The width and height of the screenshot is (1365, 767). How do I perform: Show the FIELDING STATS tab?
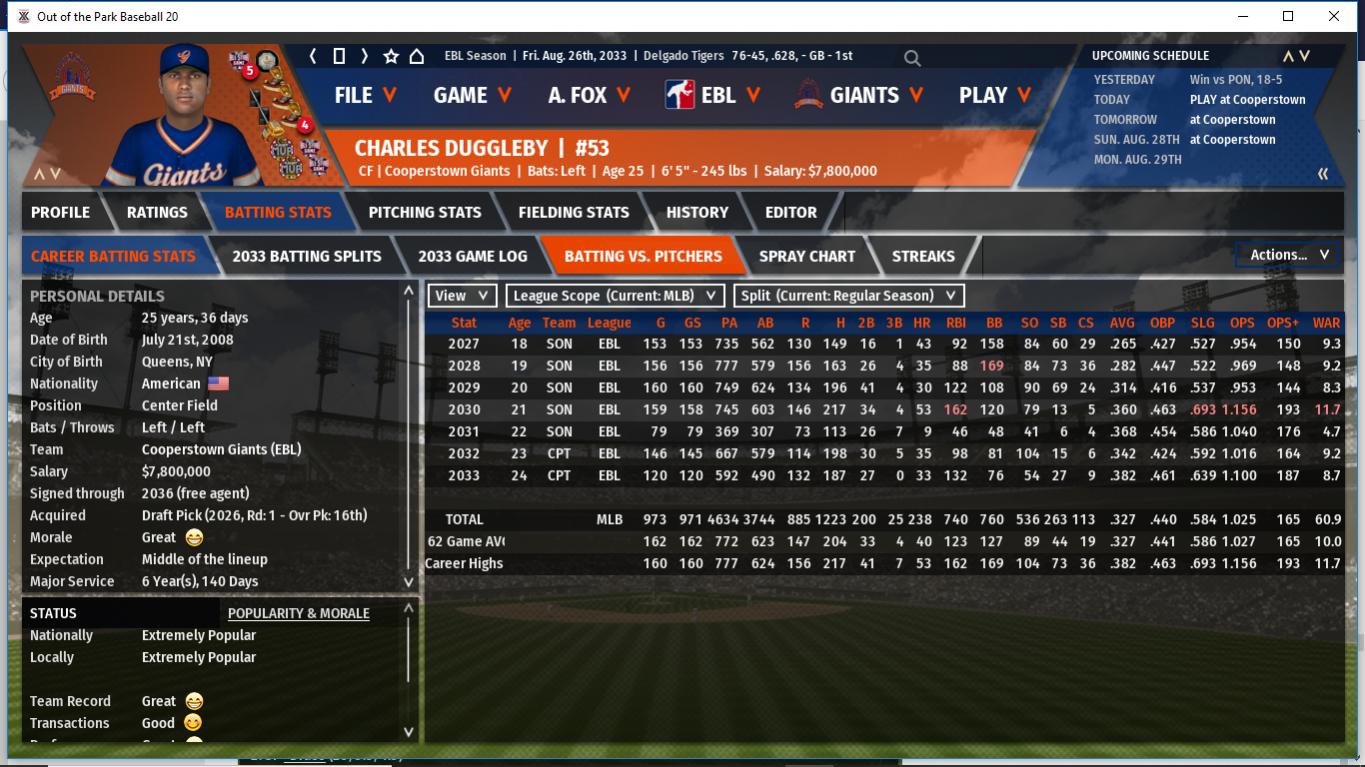tap(573, 212)
